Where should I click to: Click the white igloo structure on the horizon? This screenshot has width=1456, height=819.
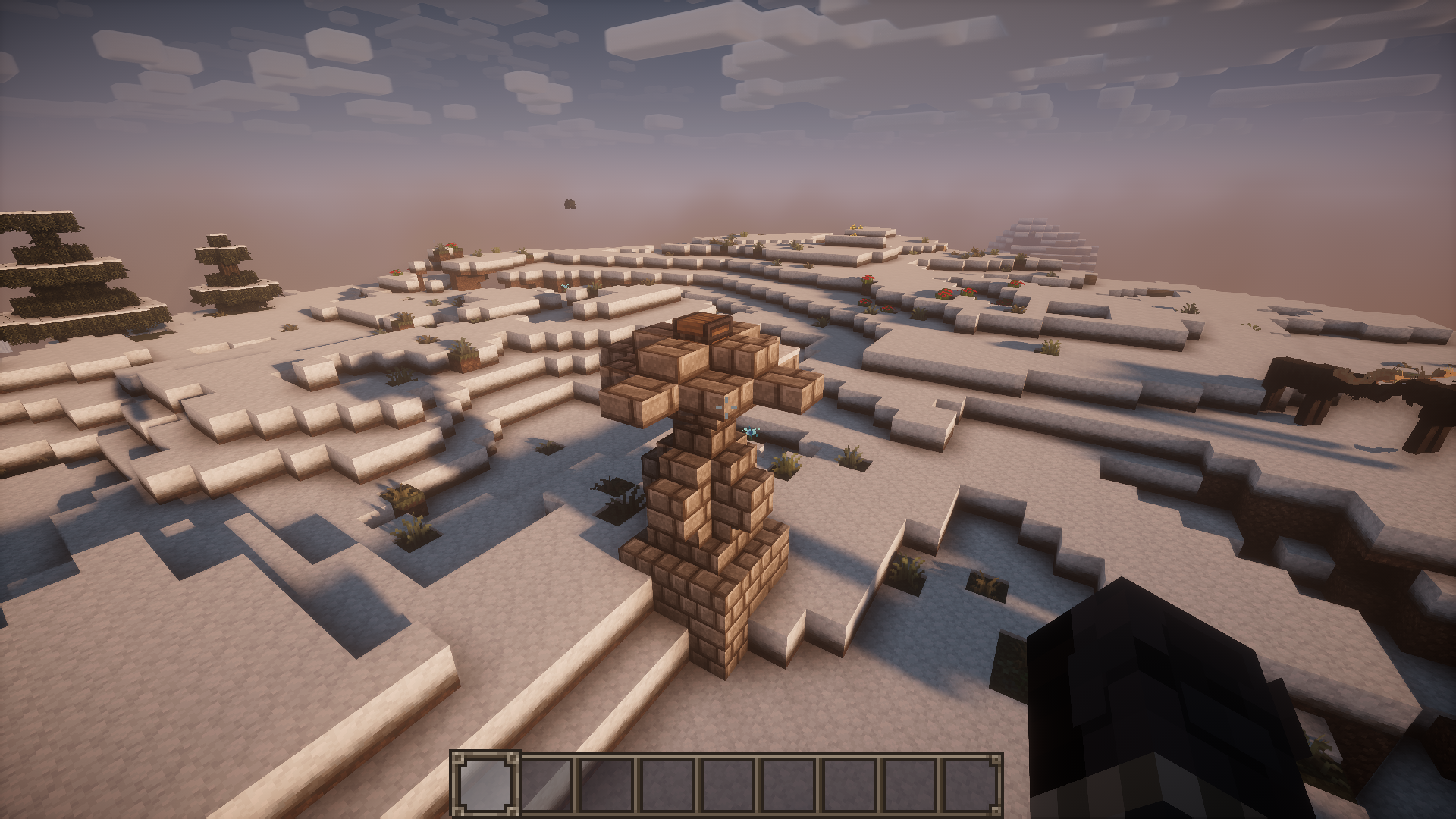[x=1039, y=235]
